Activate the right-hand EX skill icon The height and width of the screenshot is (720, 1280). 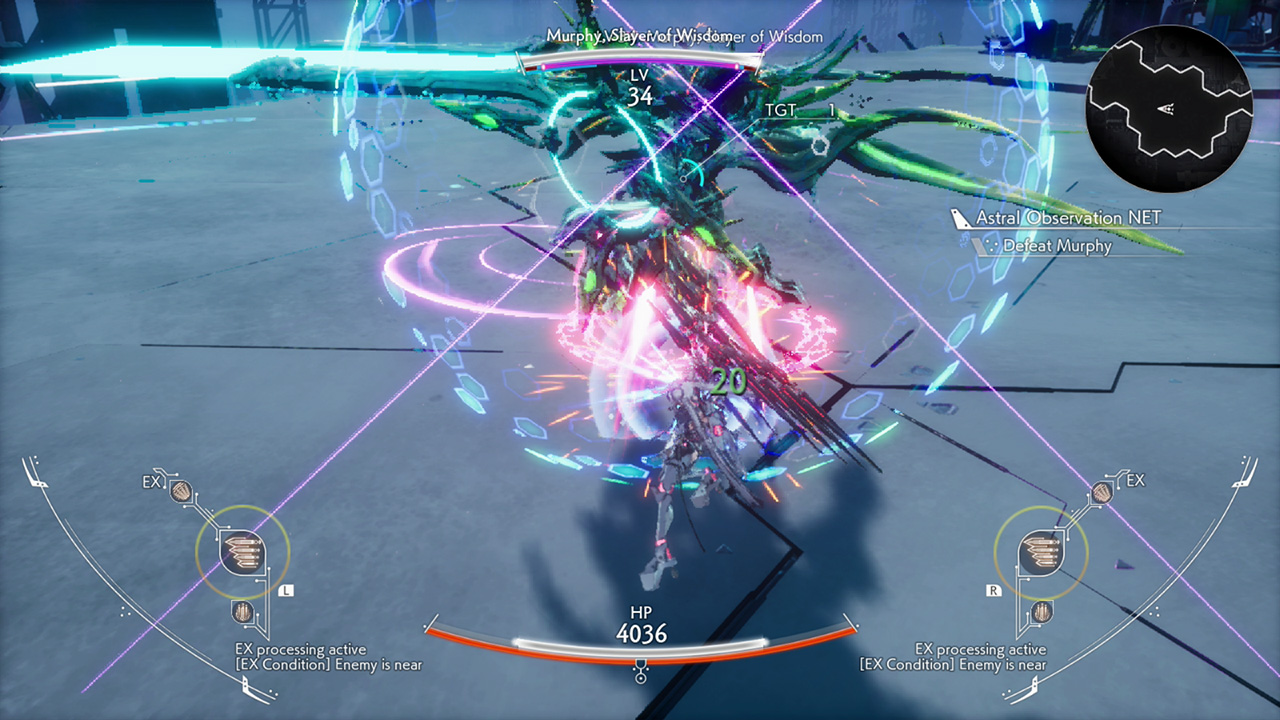coord(1102,491)
